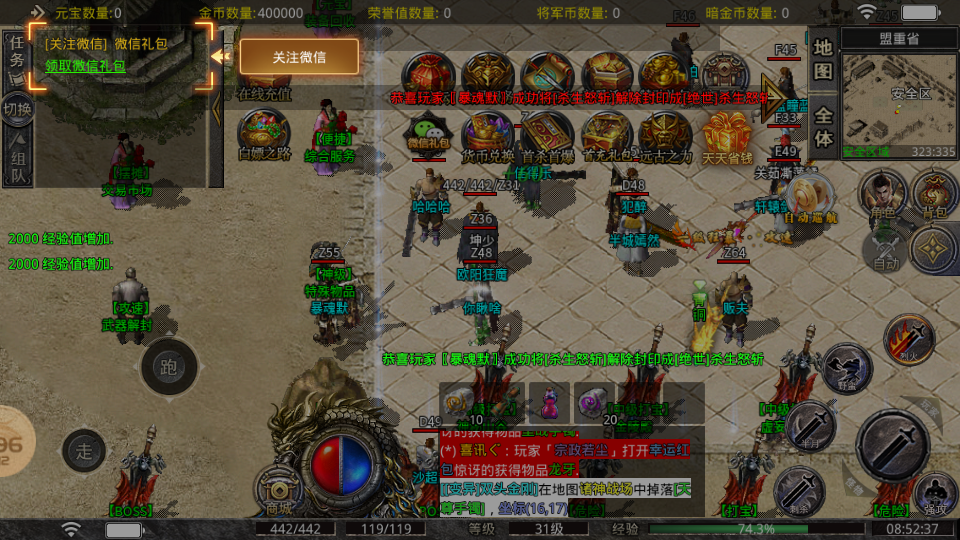Open the 首充礼包 first-recharge pack
This screenshot has height=540, width=960.
click(607, 134)
